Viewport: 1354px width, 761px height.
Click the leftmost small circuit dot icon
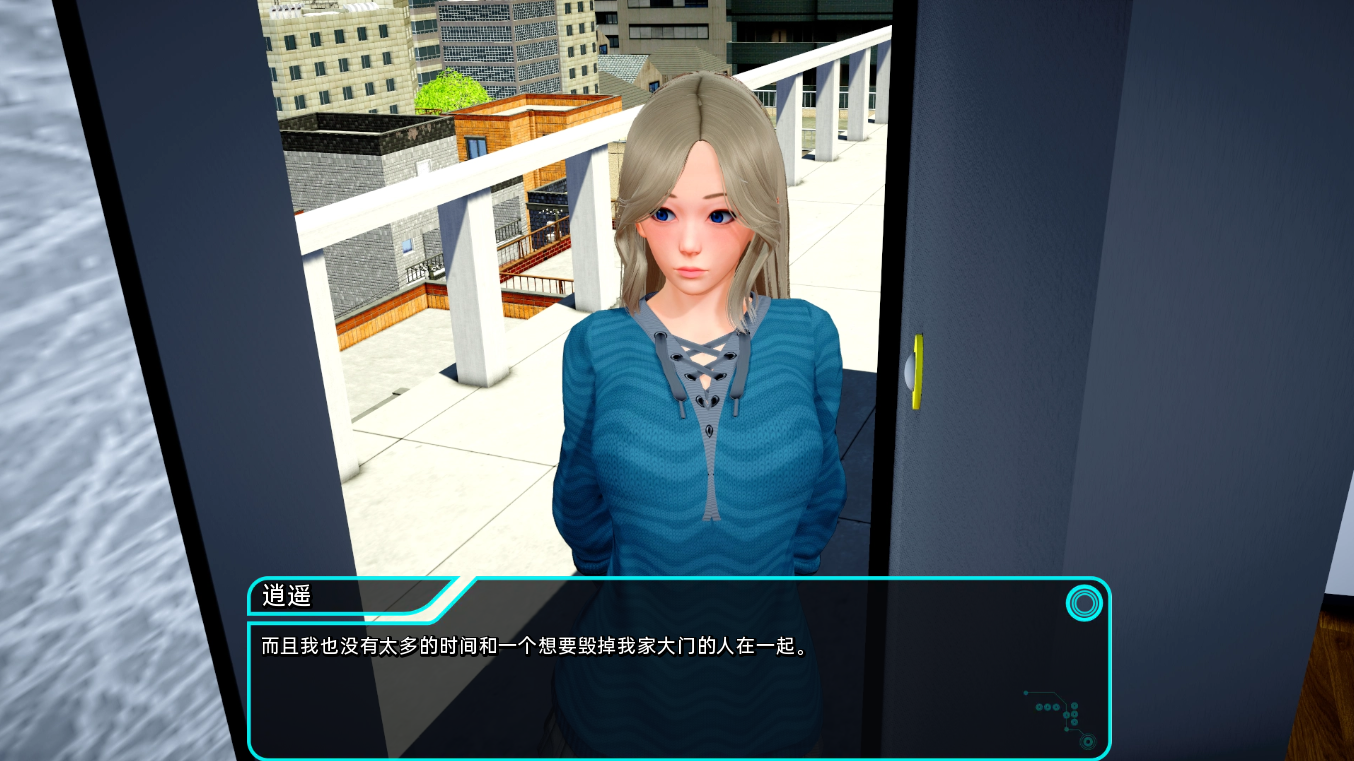click(1039, 707)
